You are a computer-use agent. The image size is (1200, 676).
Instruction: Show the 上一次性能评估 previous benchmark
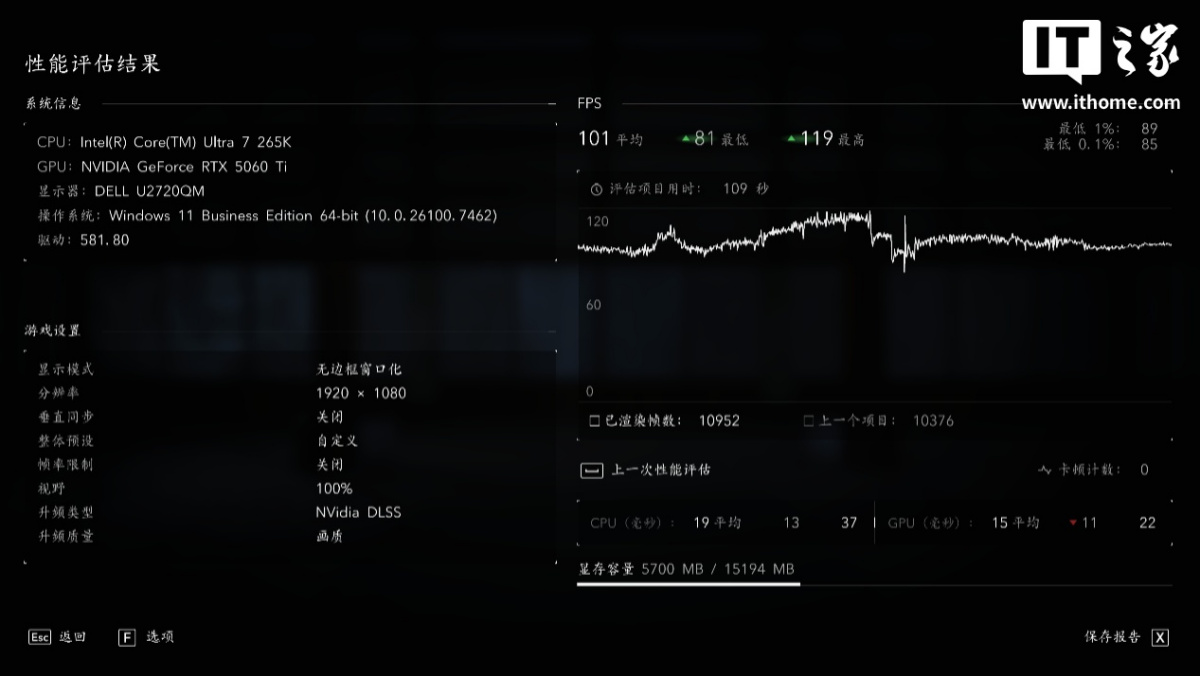pyautogui.click(x=647, y=469)
